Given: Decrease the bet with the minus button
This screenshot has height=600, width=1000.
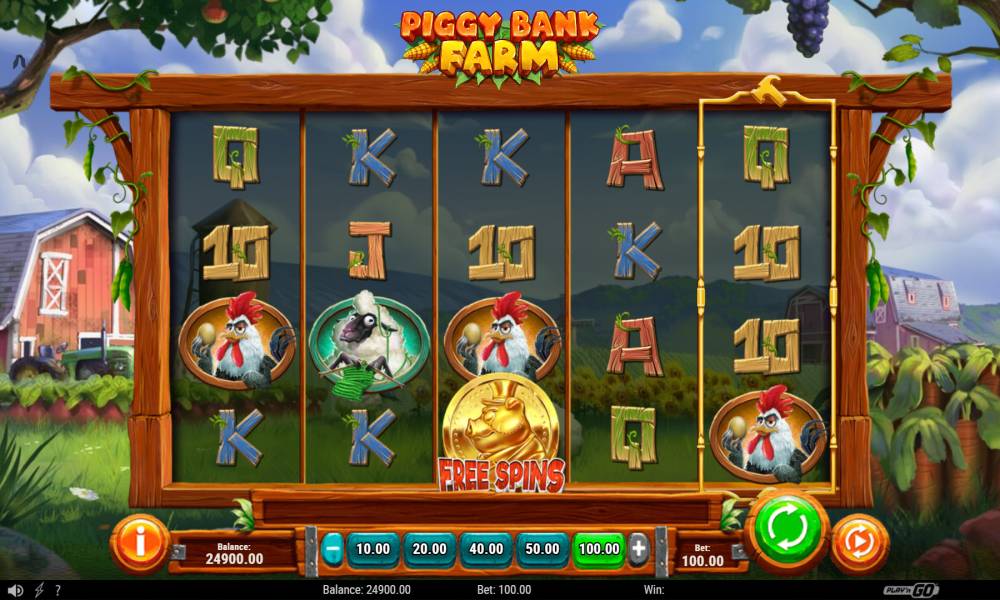Looking at the screenshot, I should point(332,549).
